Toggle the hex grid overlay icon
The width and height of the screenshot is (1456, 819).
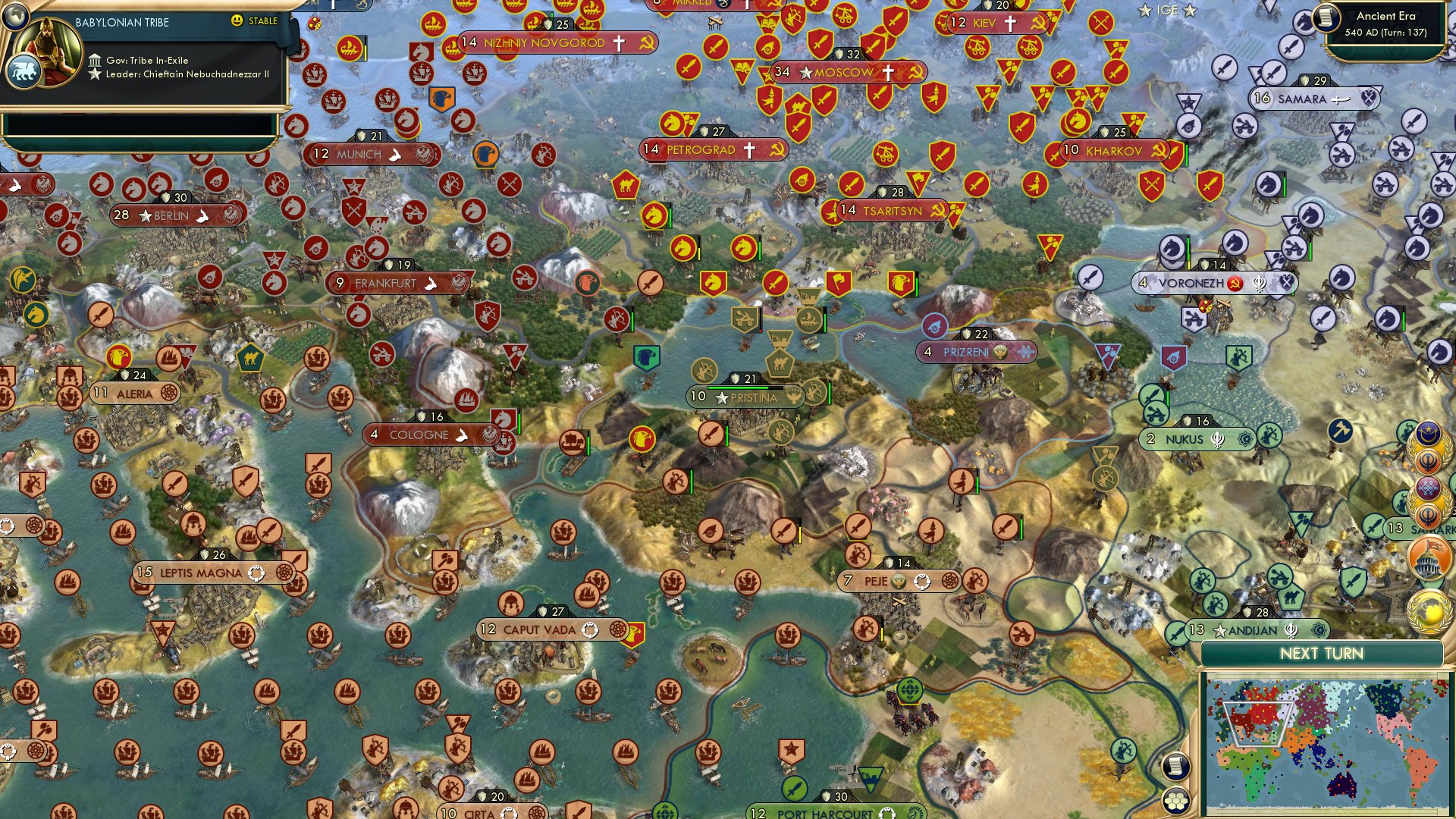click(1176, 801)
